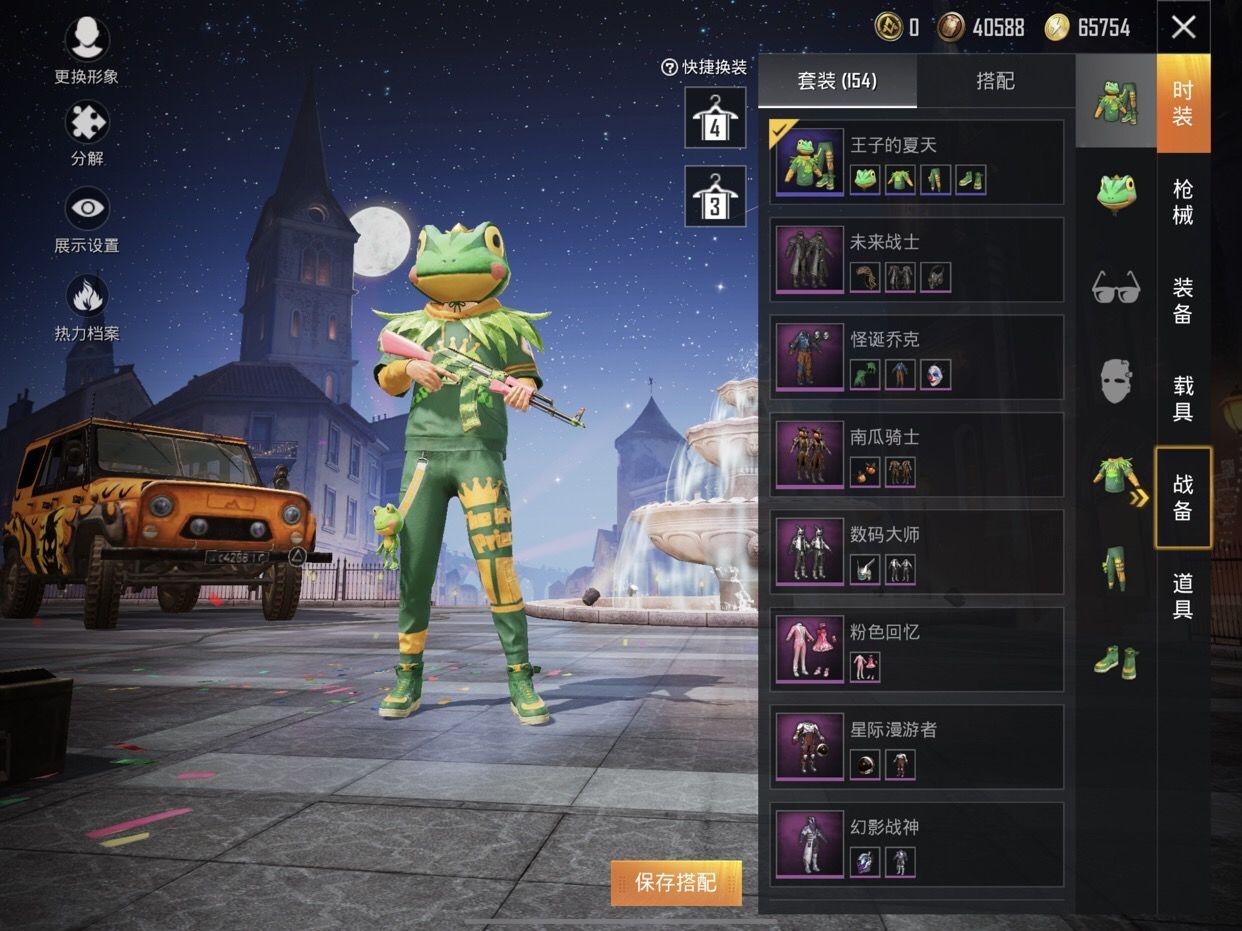
Task: Close the wardrobe screen with the X
Action: [x=1183, y=27]
